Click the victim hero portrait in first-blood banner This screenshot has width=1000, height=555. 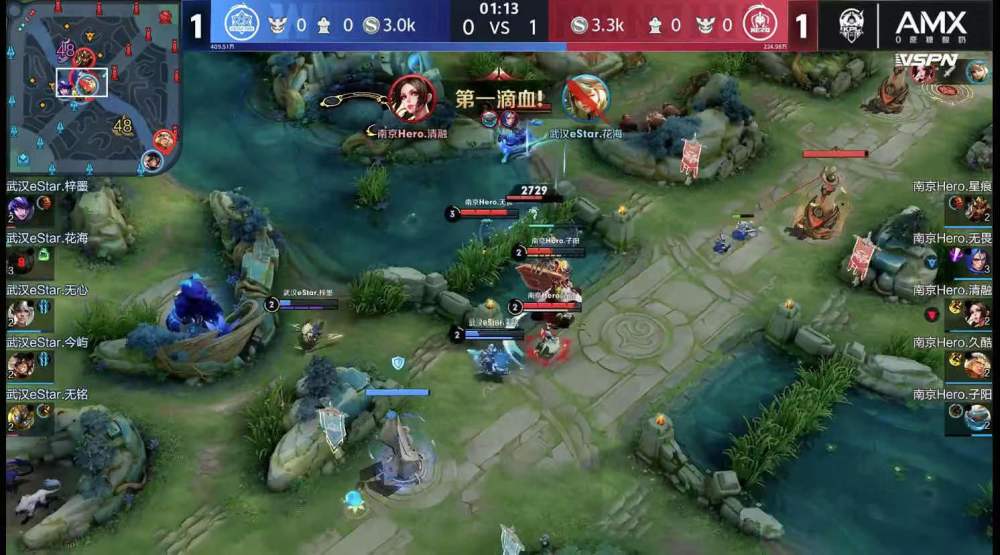[x=585, y=98]
